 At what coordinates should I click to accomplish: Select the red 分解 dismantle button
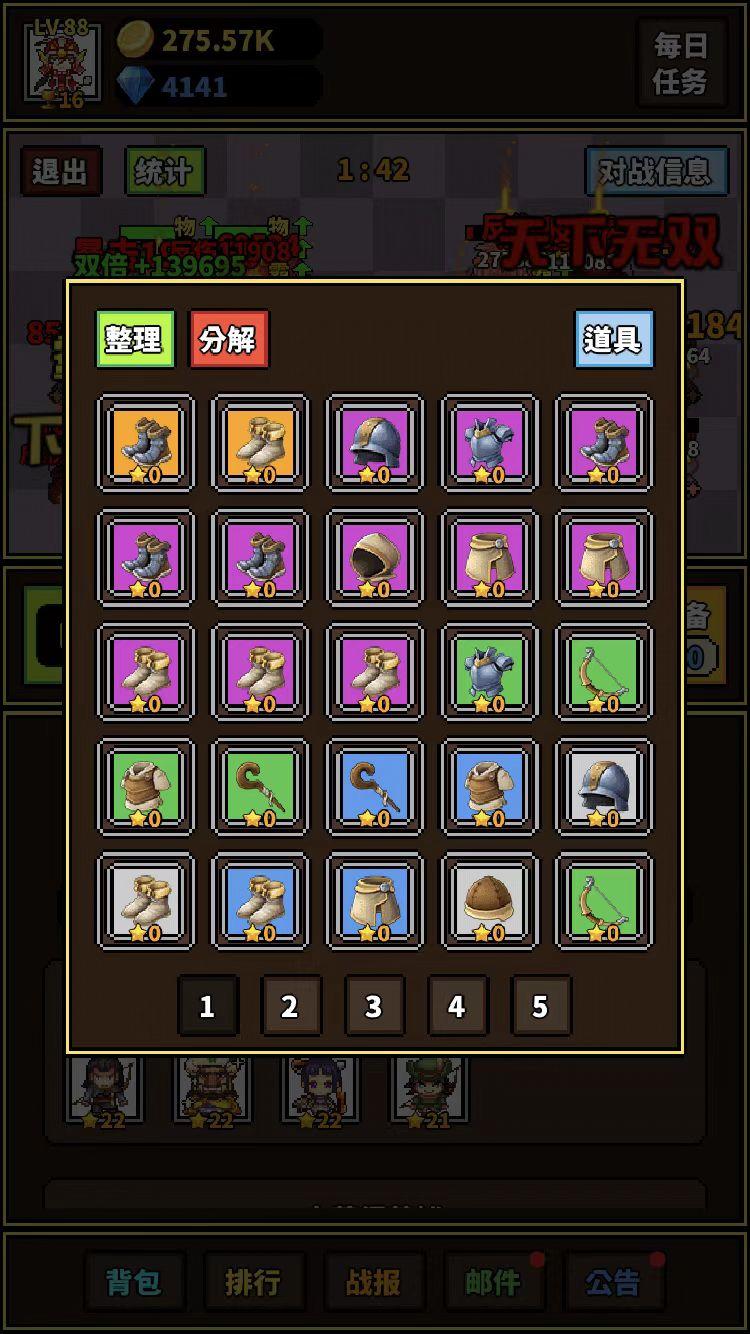(229, 339)
